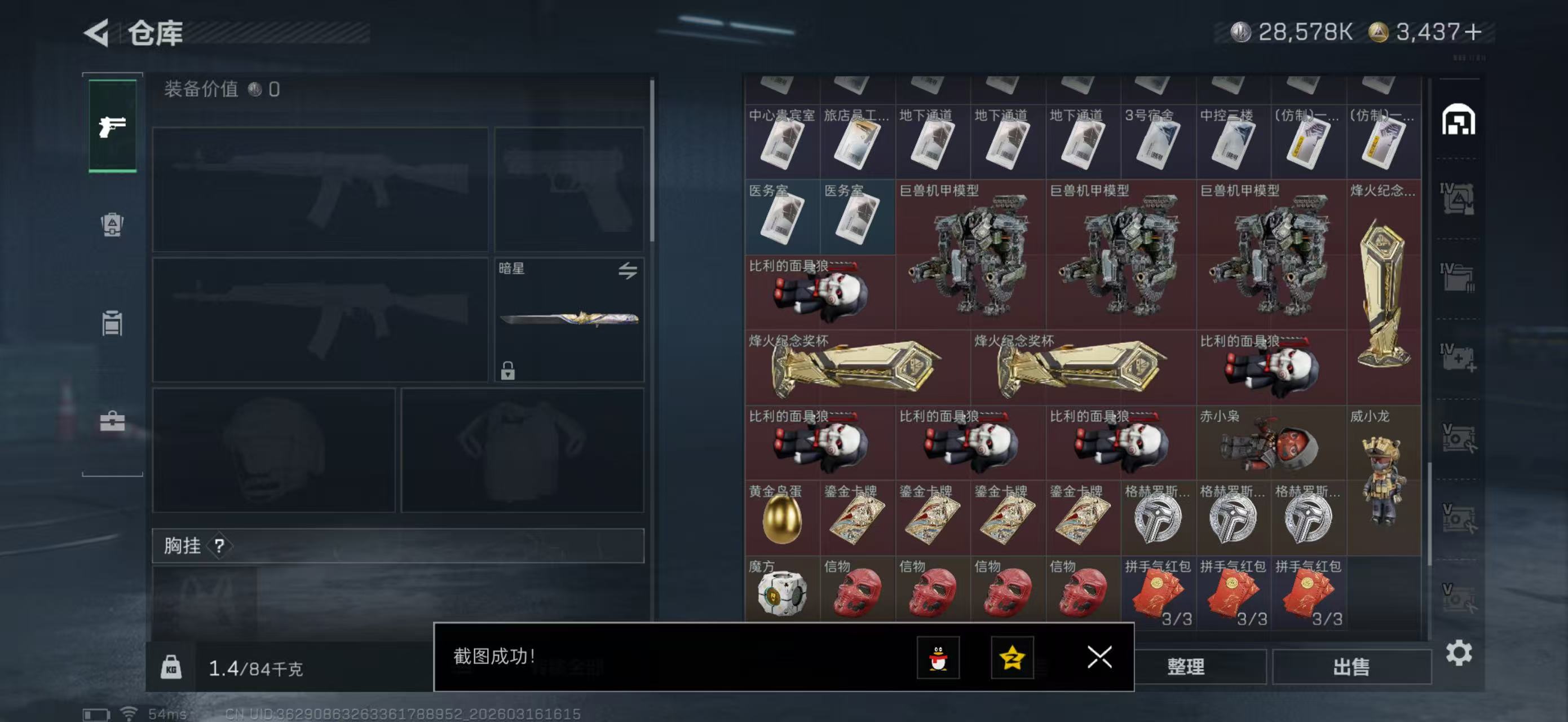Select the 黄金鸟蛋 golden egg item
Viewport: 1568px width, 722px height.
(x=782, y=517)
